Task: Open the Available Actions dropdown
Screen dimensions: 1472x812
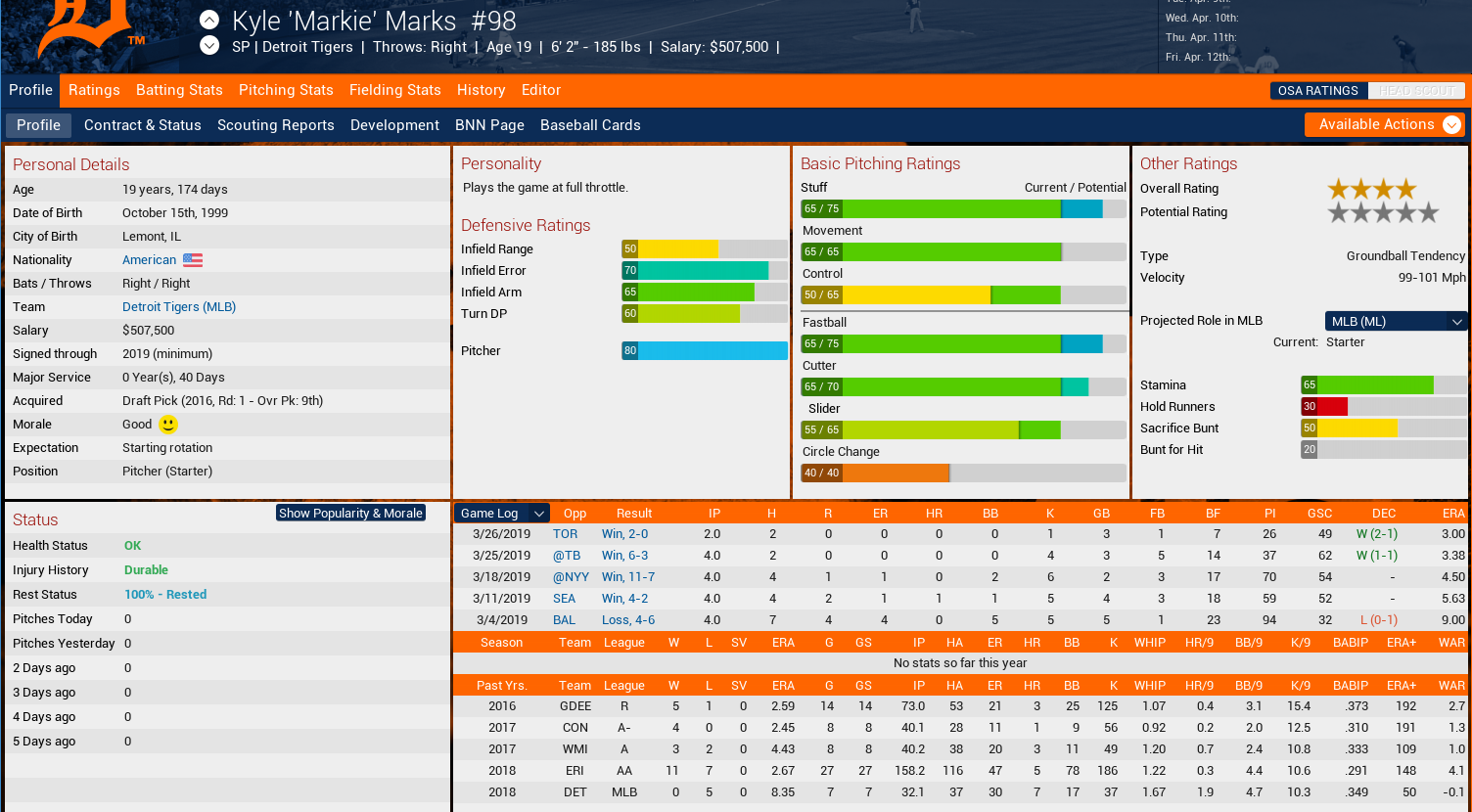Action: (1386, 124)
